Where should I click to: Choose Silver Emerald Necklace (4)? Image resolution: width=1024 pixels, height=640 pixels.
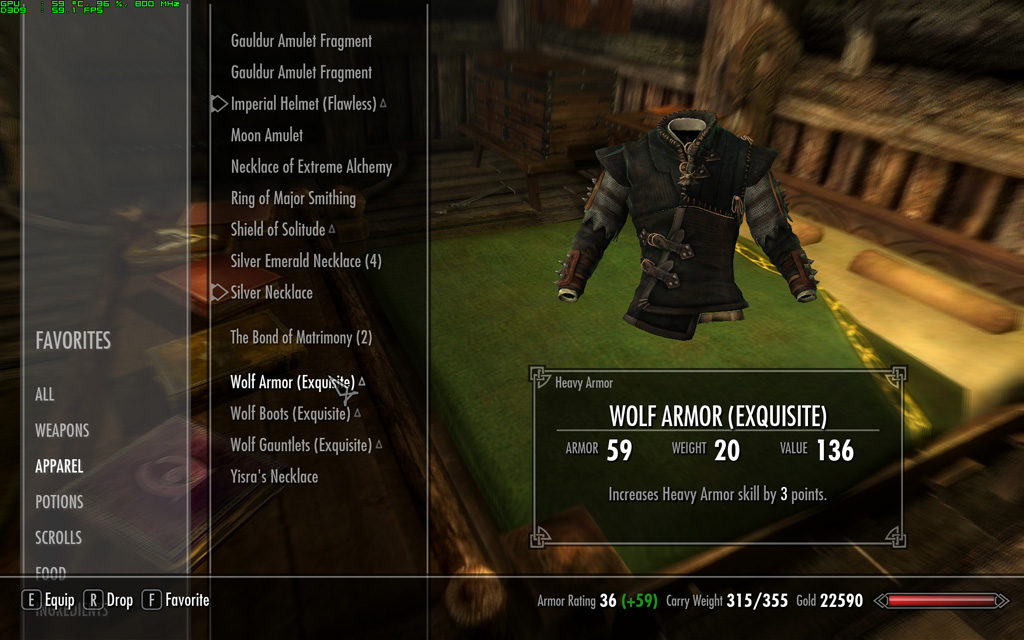[306, 261]
